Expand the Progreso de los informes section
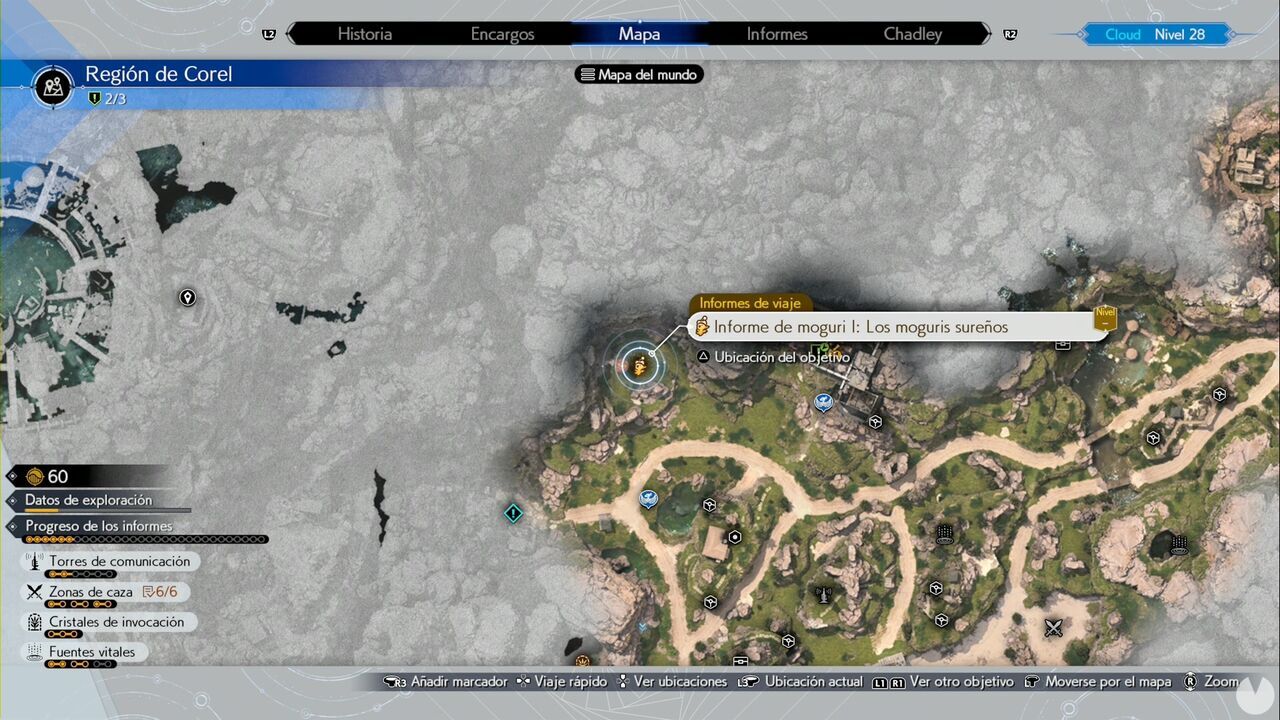 [100, 526]
